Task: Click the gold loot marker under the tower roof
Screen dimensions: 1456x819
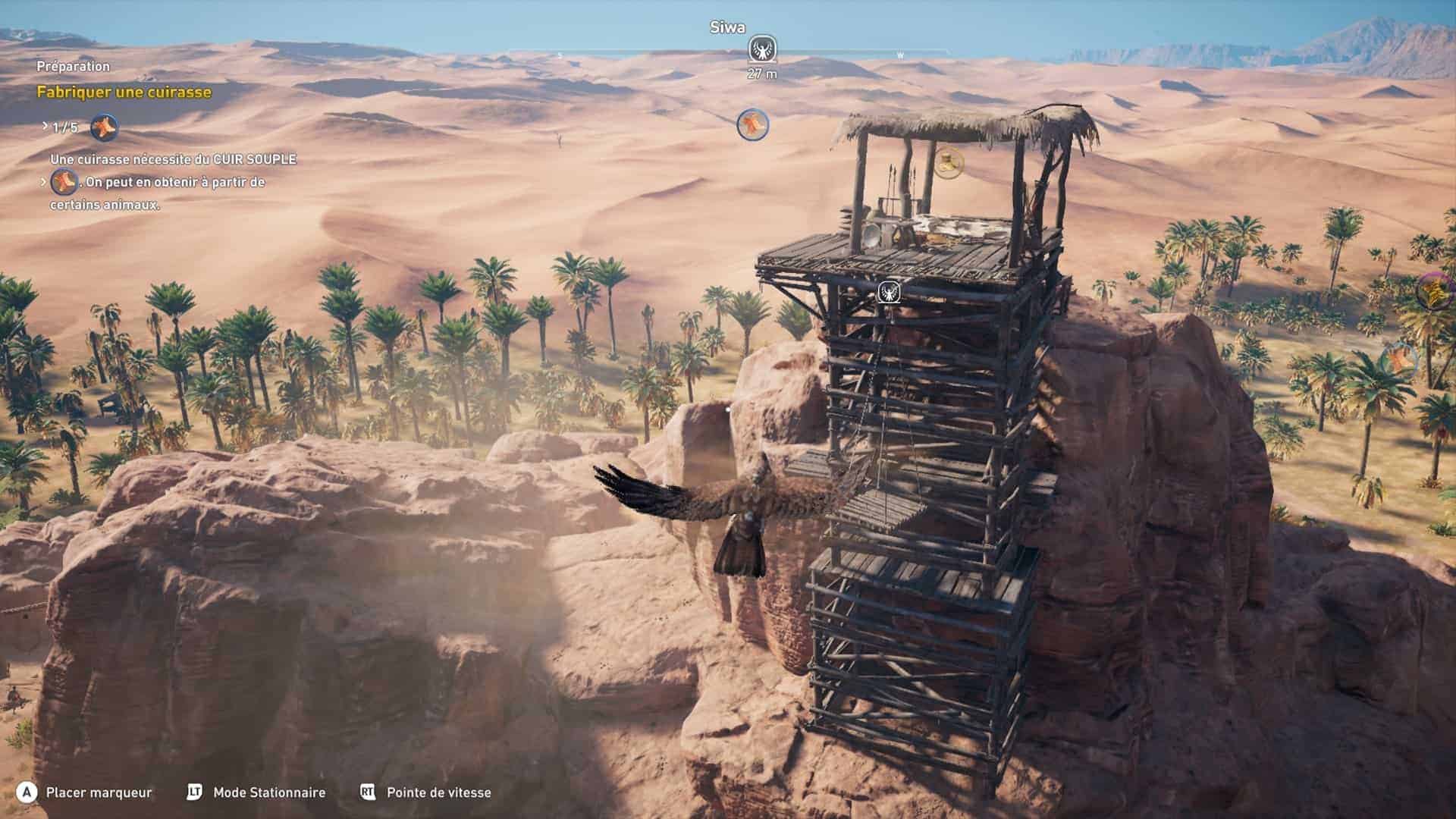Action: pos(947,162)
